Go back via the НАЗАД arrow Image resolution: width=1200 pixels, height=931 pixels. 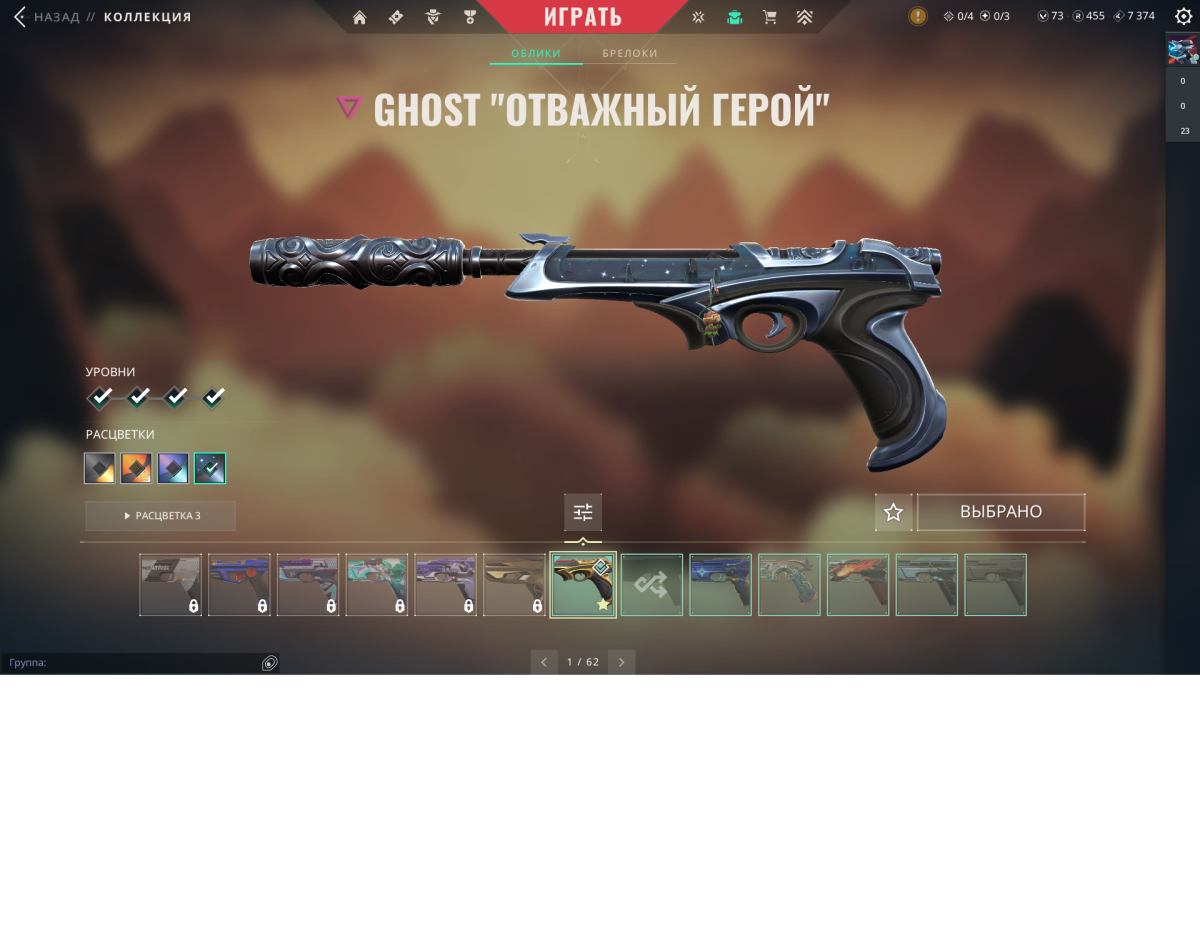click(x=21, y=17)
